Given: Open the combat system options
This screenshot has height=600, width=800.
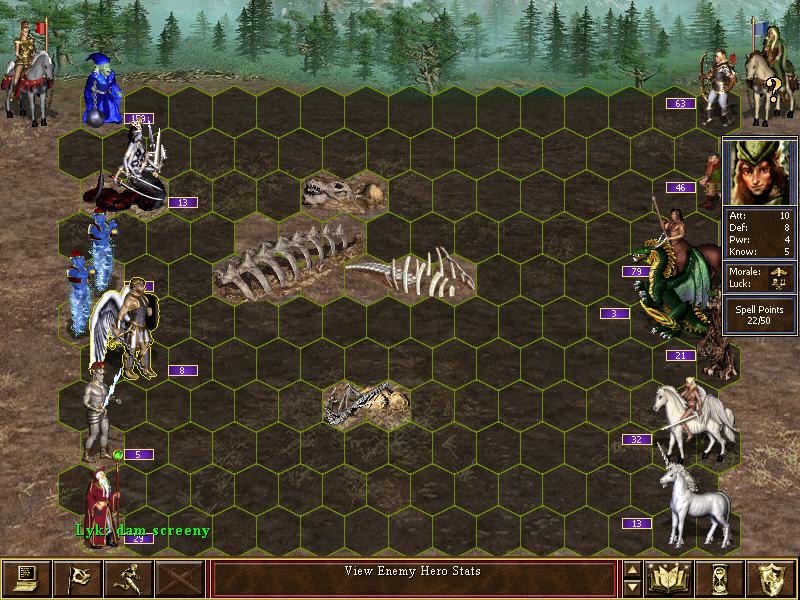Looking at the screenshot, I should (26, 577).
